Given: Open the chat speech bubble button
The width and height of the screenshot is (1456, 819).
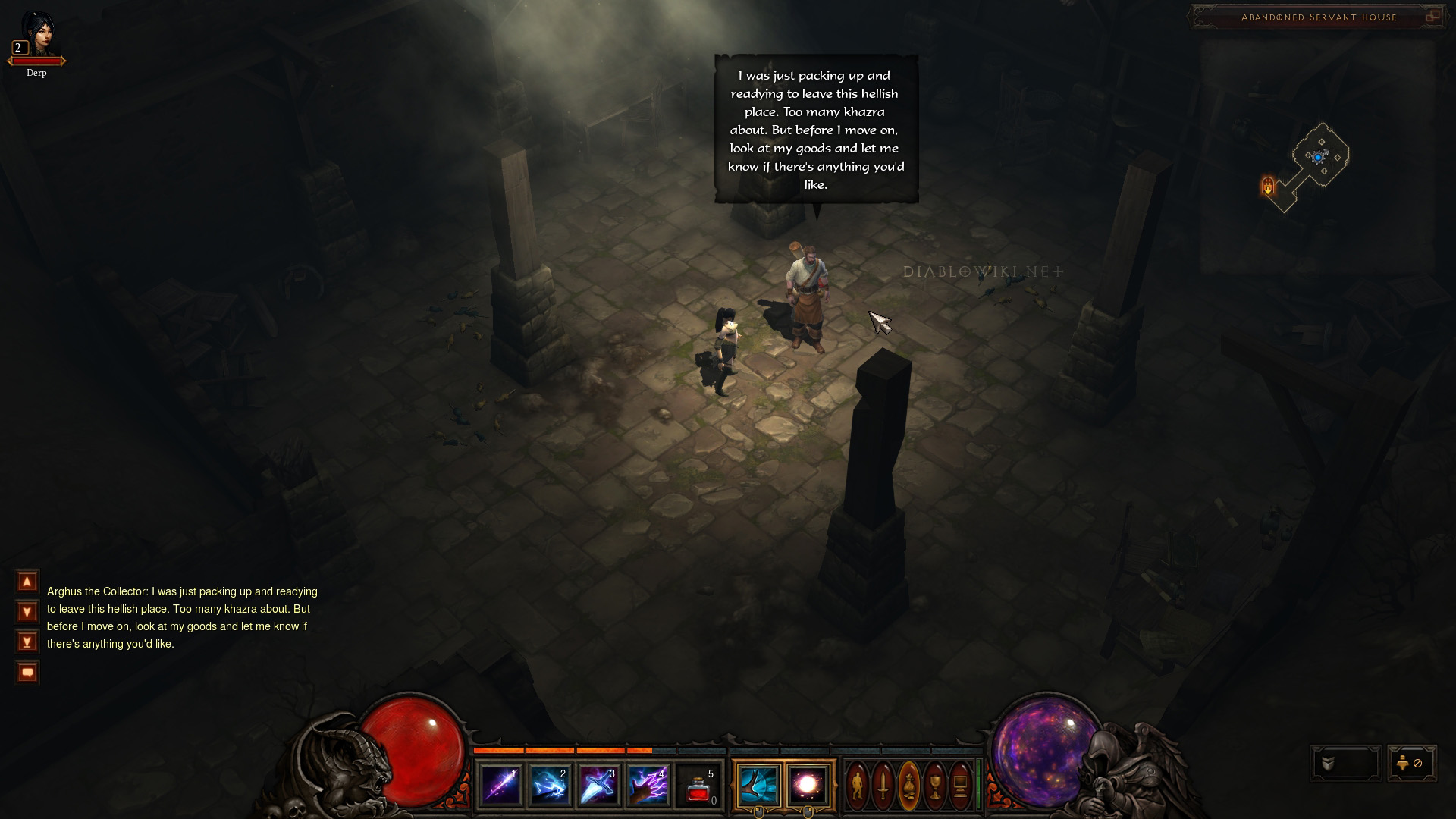Looking at the screenshot, I should tap(27, 673).
